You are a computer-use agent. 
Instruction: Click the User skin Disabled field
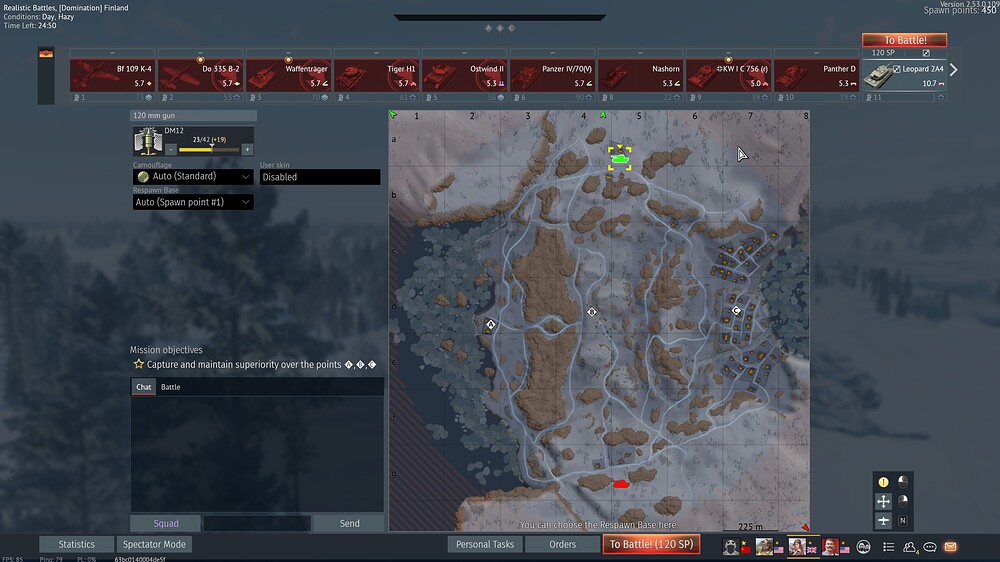(x=320, y=177)
